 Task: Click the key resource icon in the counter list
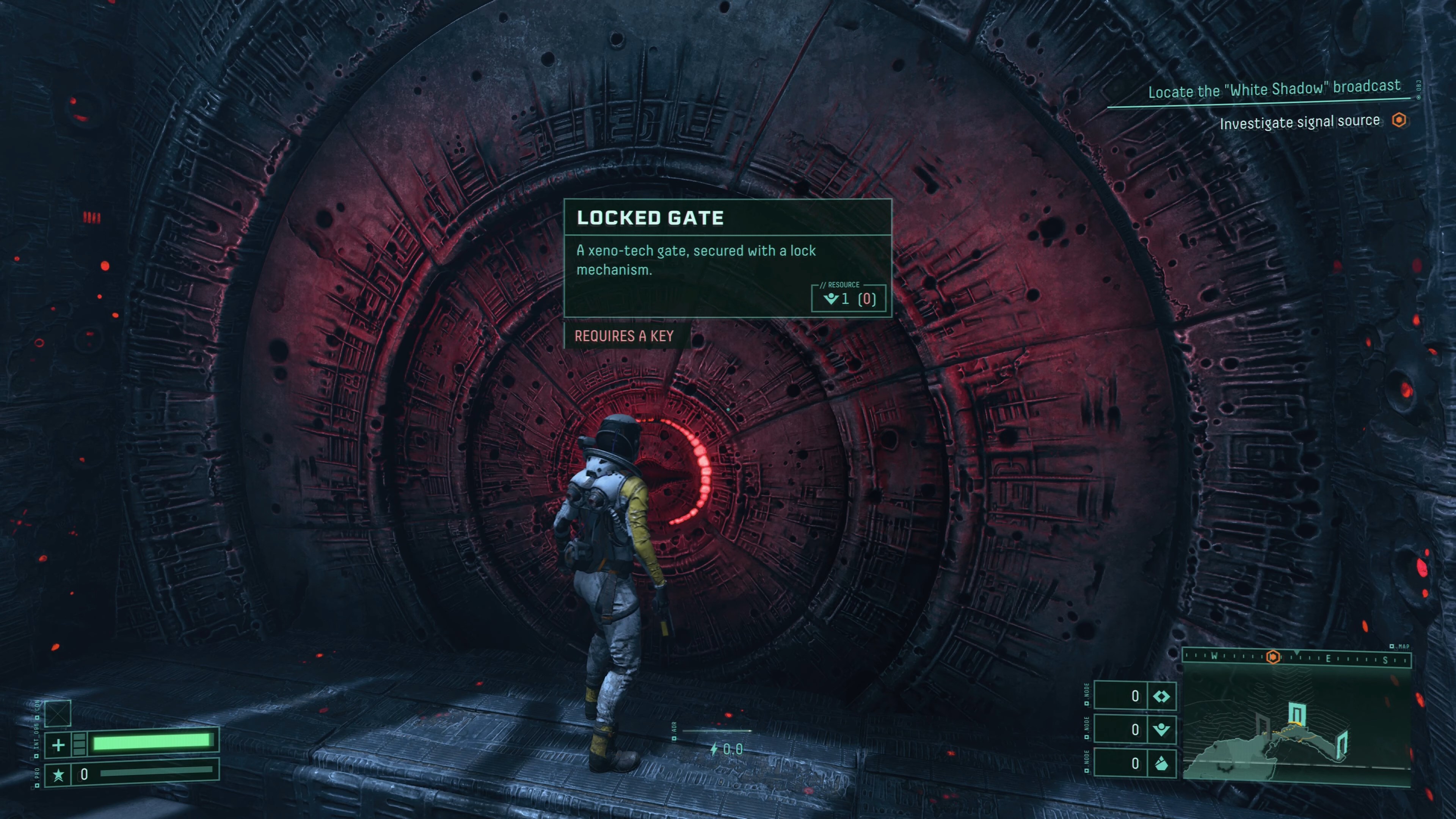coord(1161,730)
